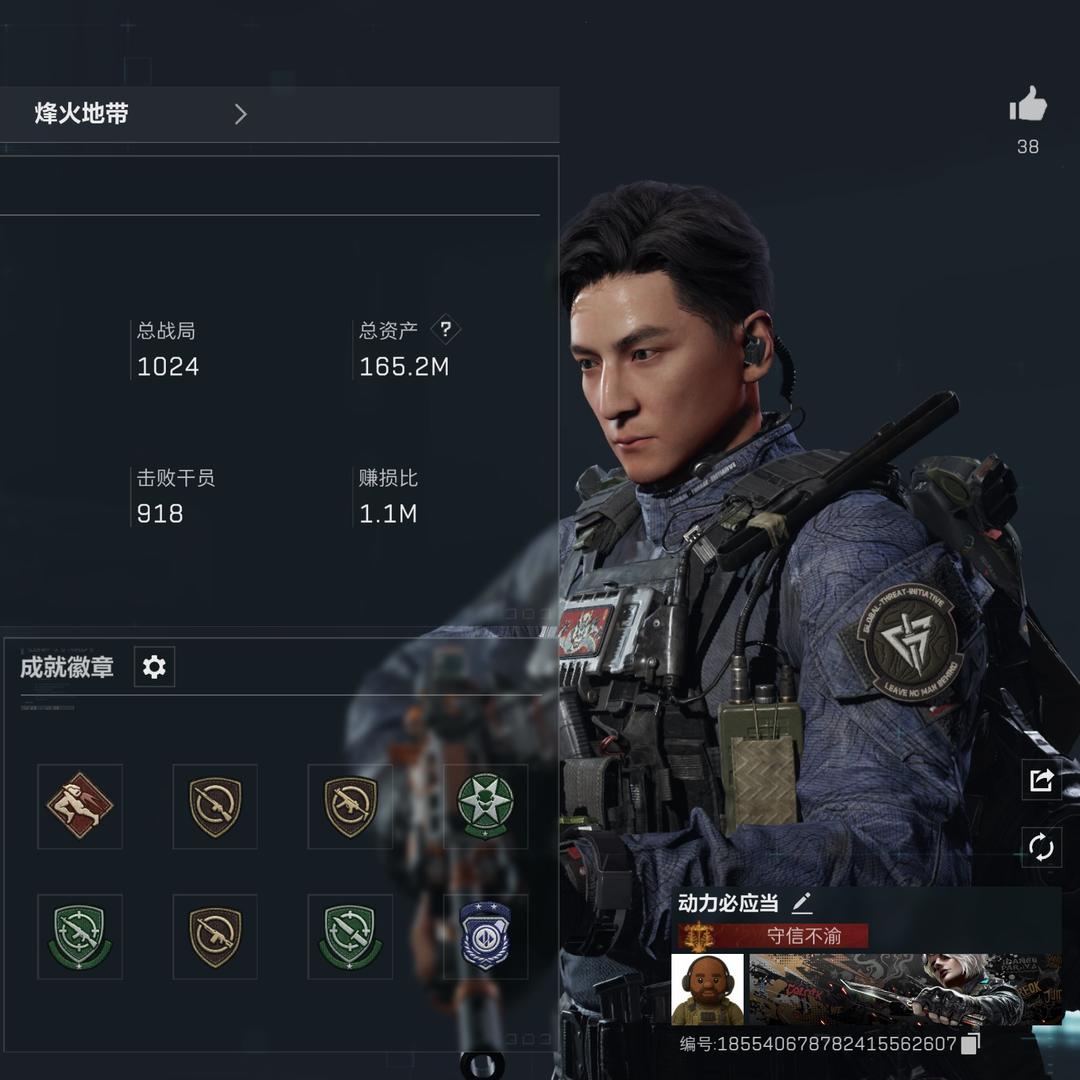Click the bearded headset player avatar

(x=707, y=989)
